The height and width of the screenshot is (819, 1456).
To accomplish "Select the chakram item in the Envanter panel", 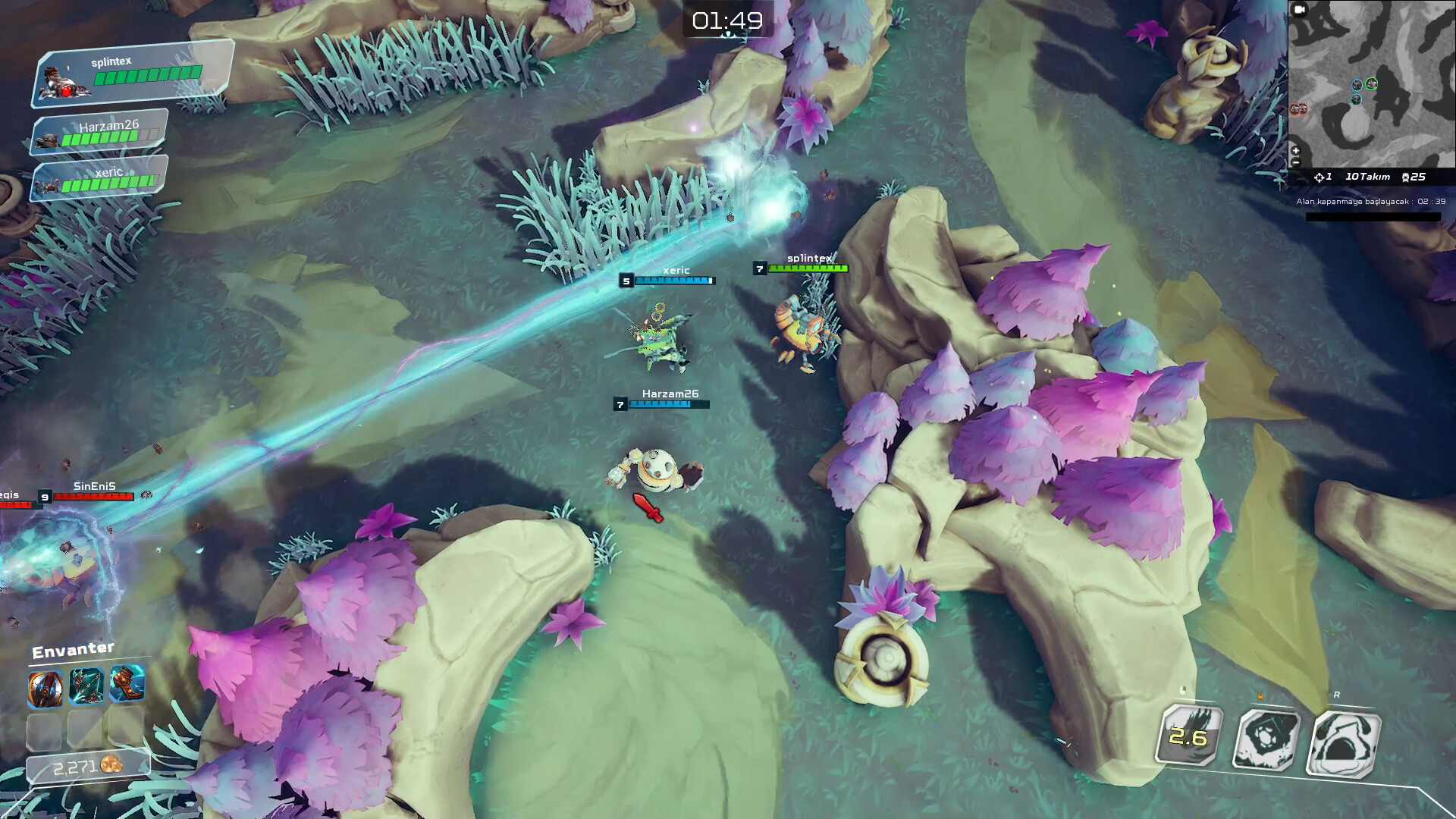I will pyautogui.click(x=45, y=687).
